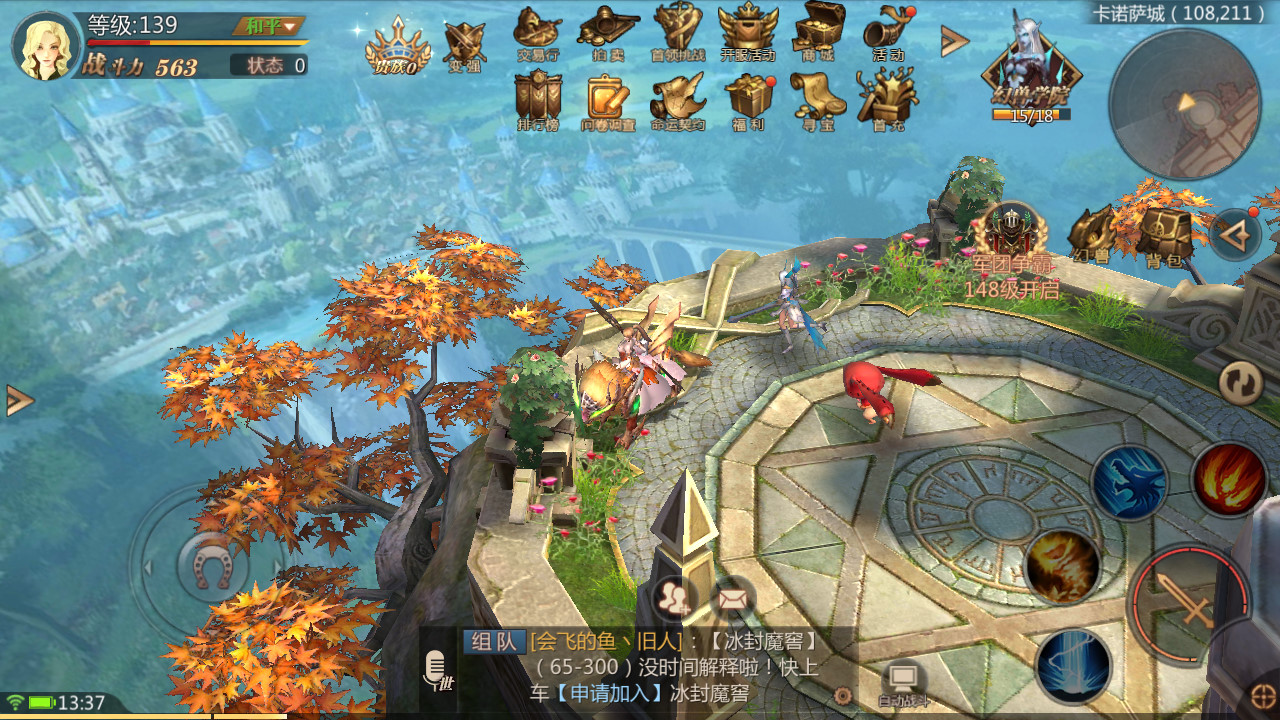Use the sword basic attack button
This screenshot has height=720, width=1280.
coord(1188,602)
